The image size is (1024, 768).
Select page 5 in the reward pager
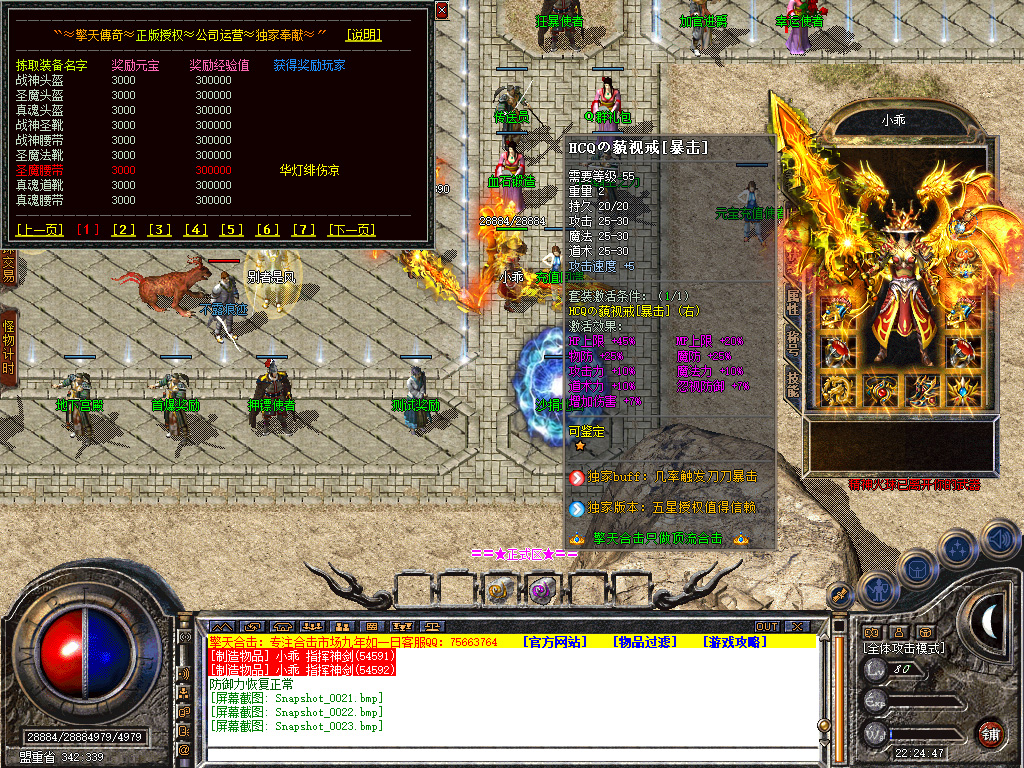[x=232, y=230]
